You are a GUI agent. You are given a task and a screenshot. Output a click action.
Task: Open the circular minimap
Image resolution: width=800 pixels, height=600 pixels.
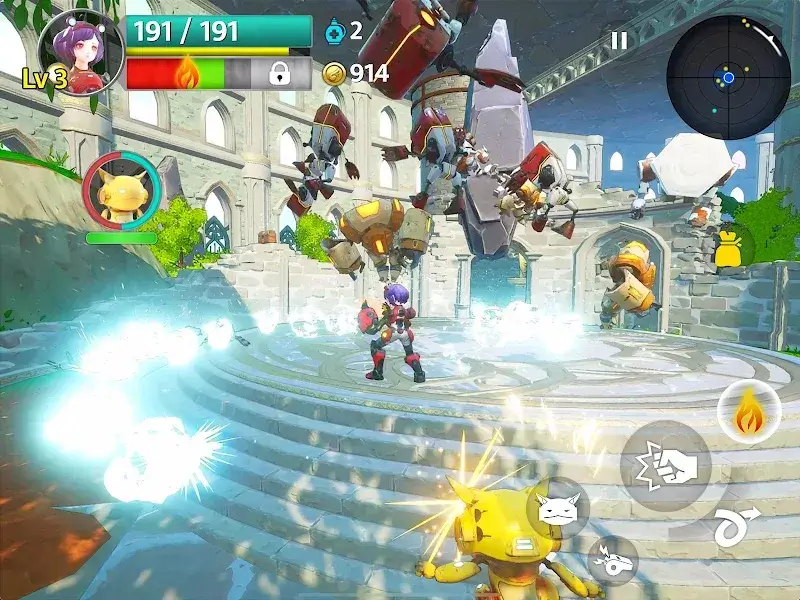[x=727, y=77]
